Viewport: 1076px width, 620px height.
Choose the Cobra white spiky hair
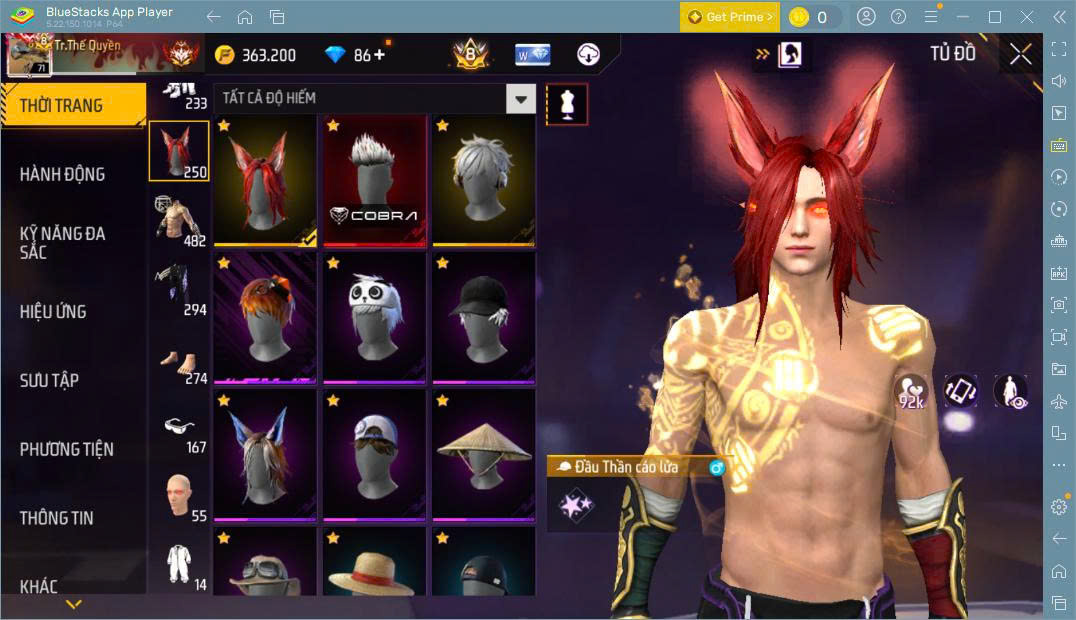coord(374,180)
